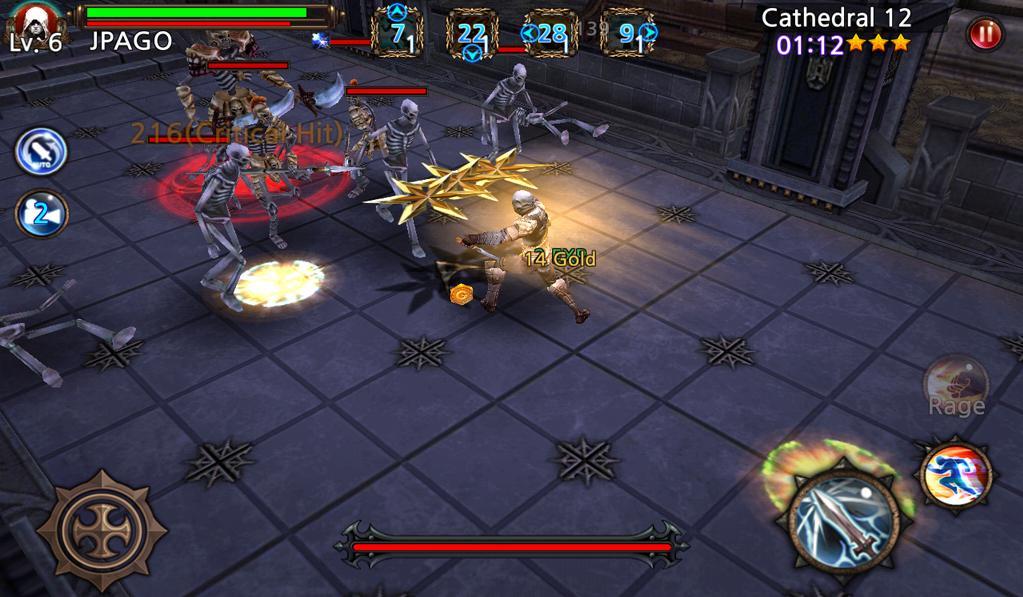The image size is (1023, 597).
Task: Use the skill slot showing 28
Action: 551,33
